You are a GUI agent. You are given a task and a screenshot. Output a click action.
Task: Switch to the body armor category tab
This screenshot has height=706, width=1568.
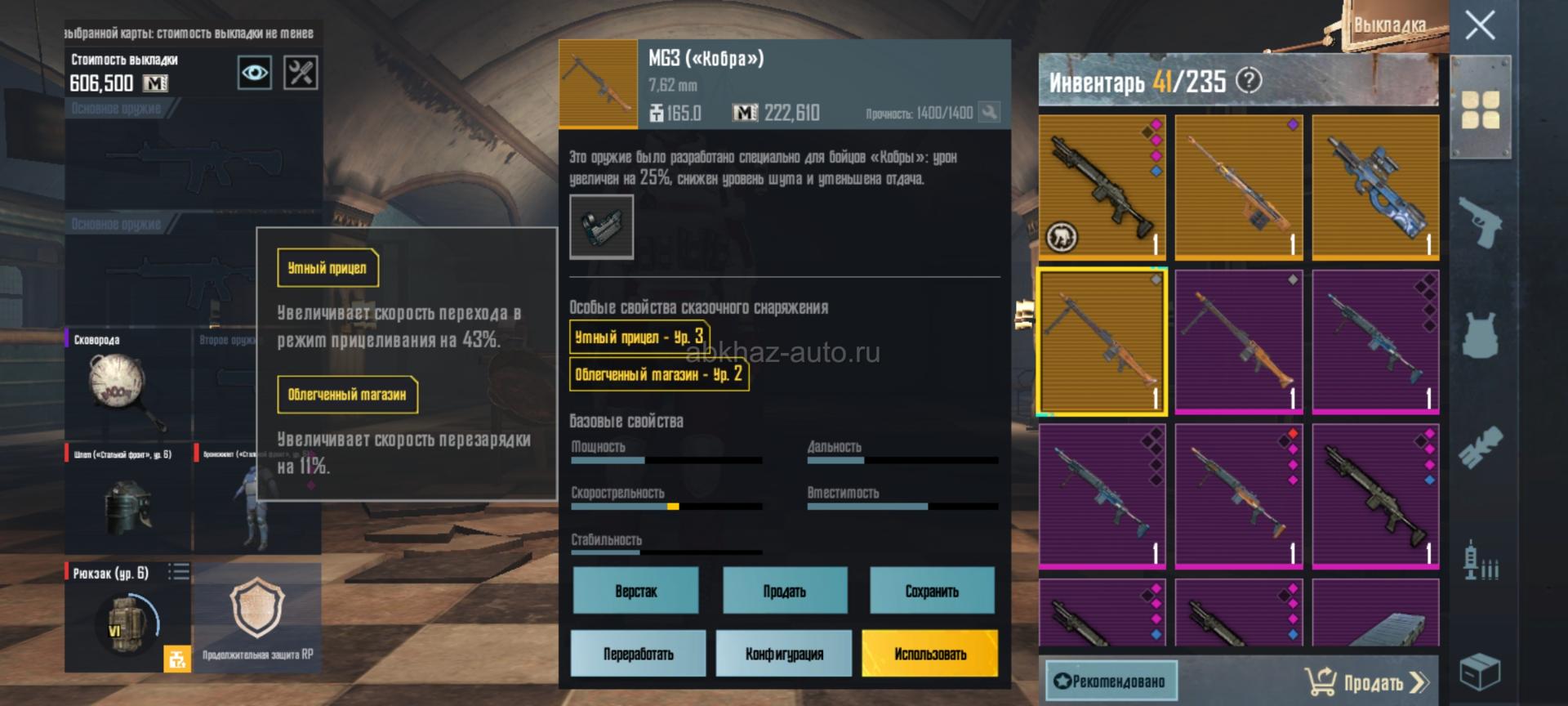[x=1480, y=334]
